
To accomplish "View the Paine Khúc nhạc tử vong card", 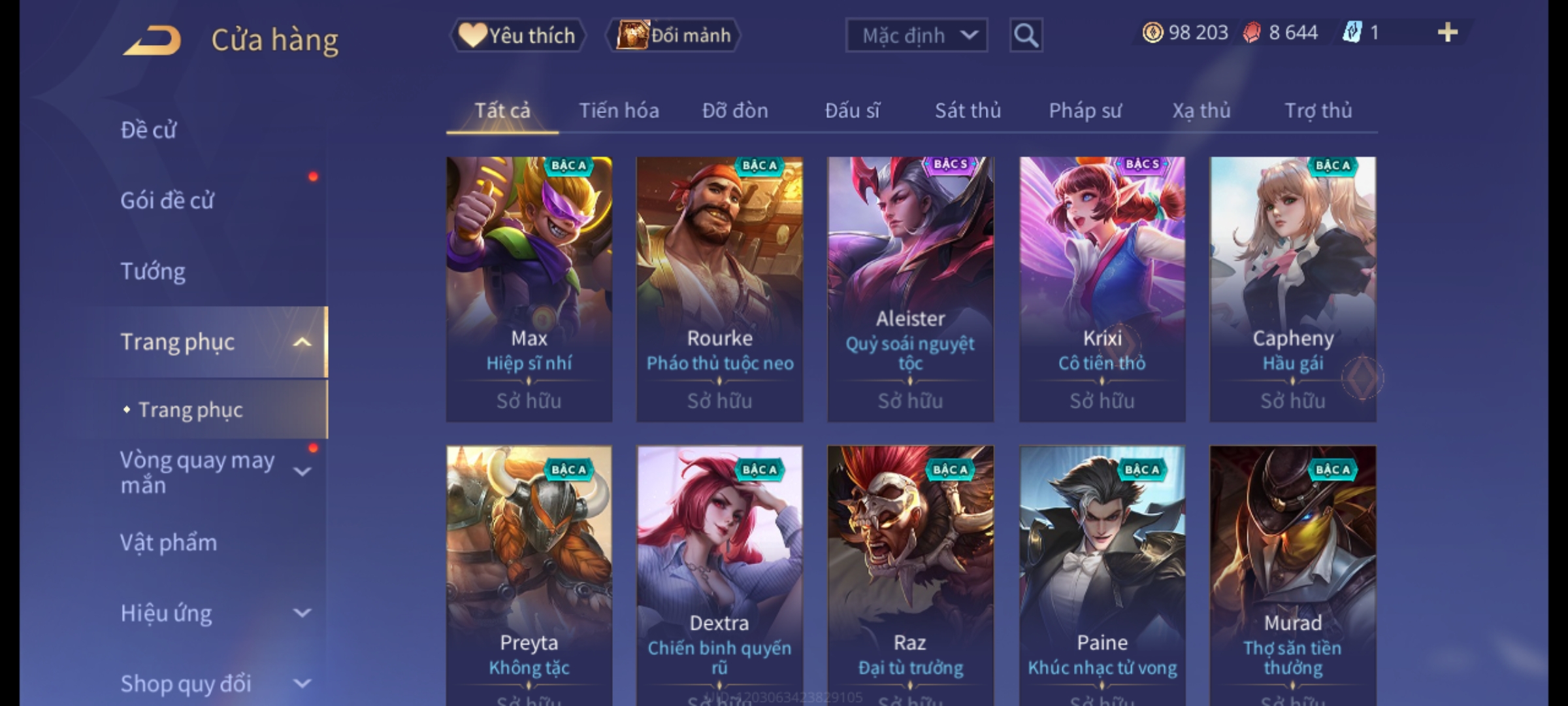I will tap(1102, 575).
